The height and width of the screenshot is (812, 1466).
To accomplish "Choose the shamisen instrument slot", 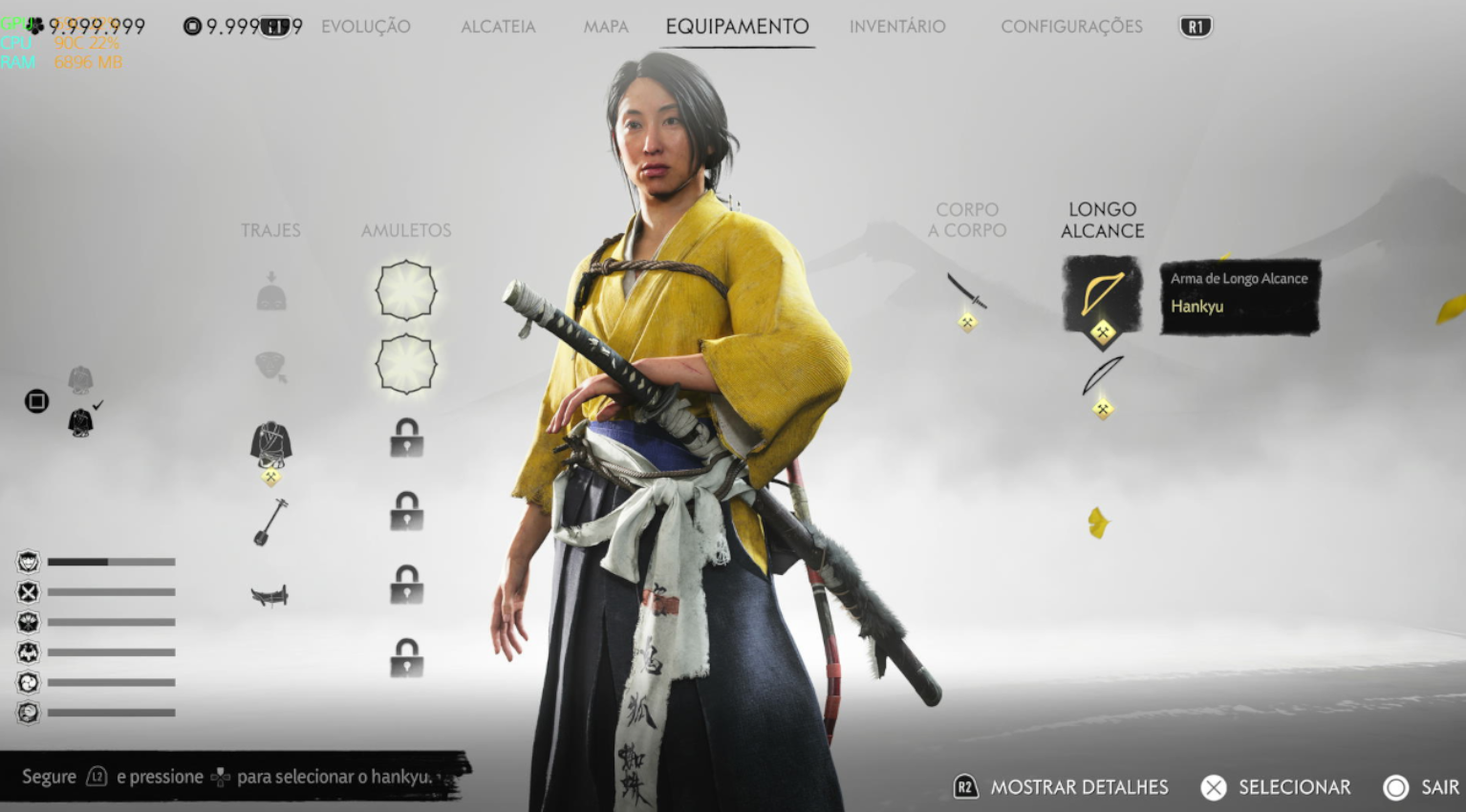I will coord(270,522).
